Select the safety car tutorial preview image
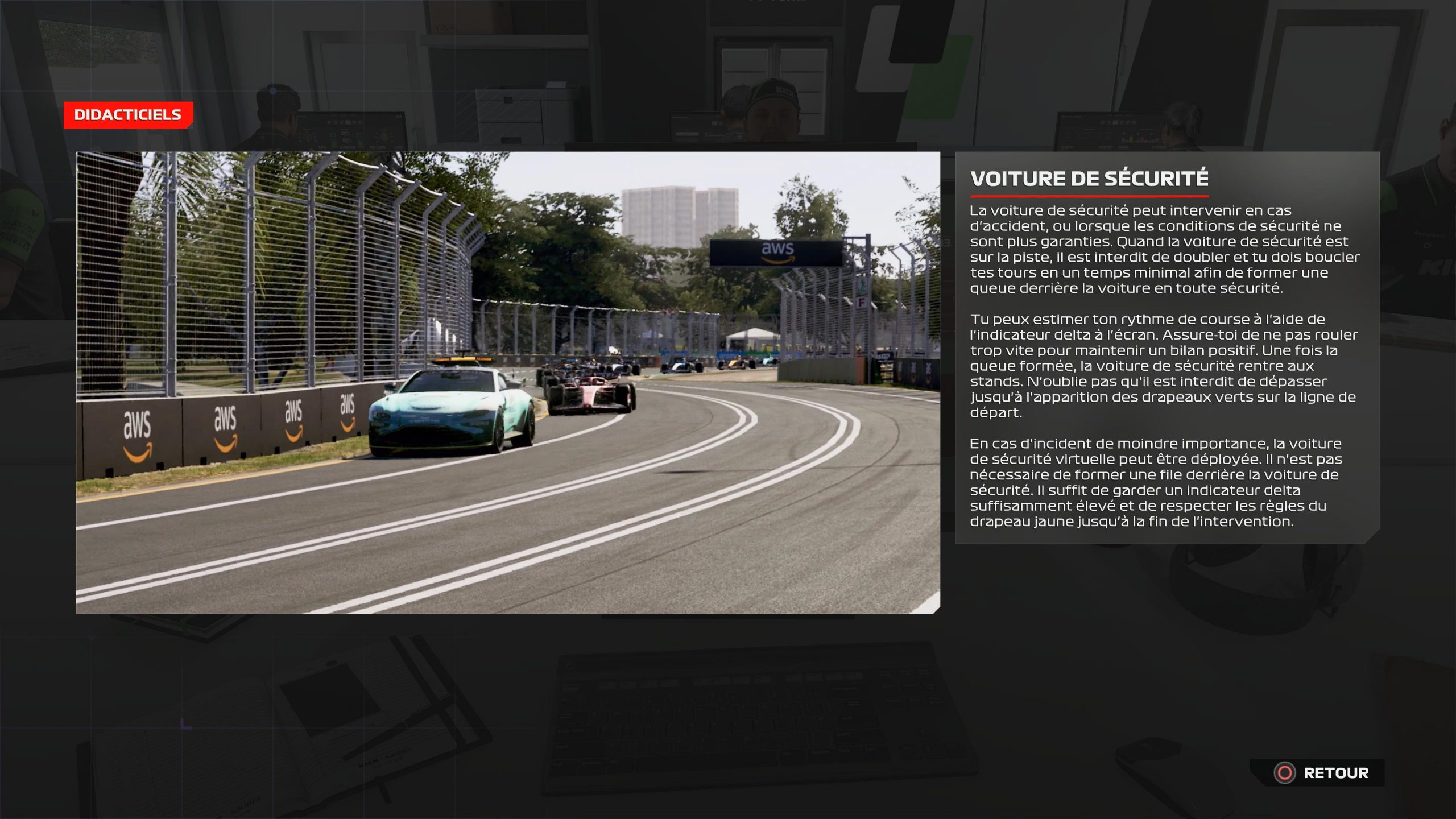 [x=507, y=383]
